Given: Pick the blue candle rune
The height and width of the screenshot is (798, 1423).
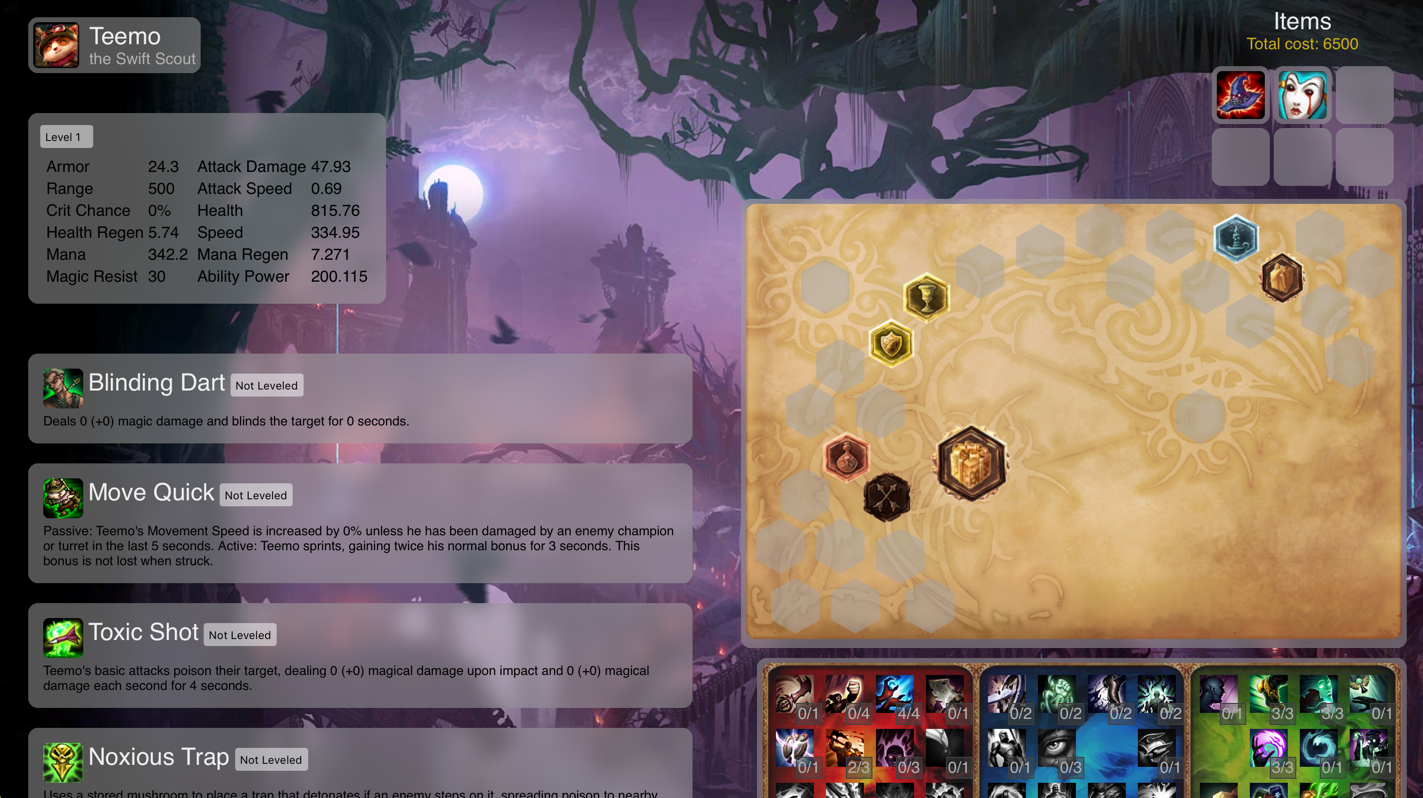Looking at the screenshot, I should pos(1236,238).
